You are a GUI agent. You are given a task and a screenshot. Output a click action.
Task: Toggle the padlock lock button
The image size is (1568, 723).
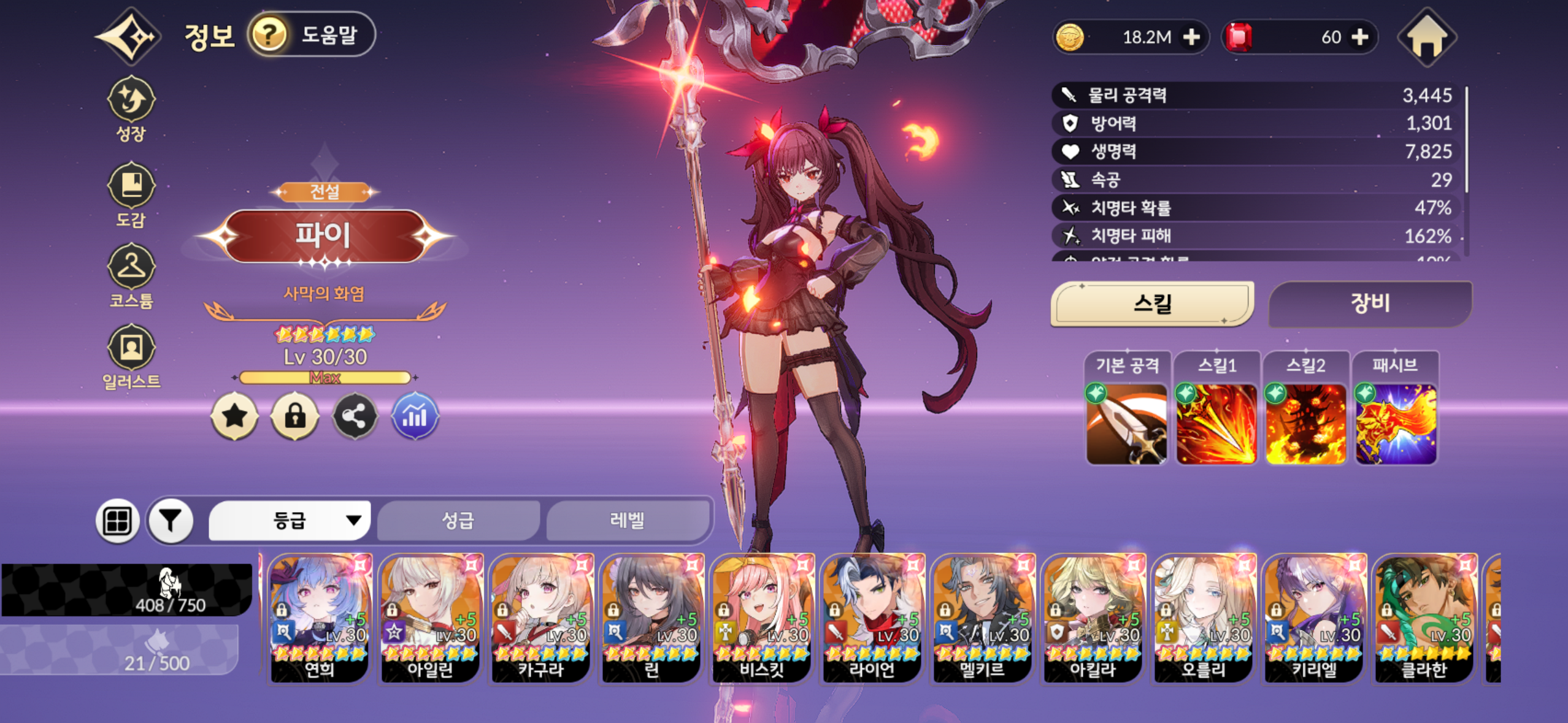tap(294, 417)
